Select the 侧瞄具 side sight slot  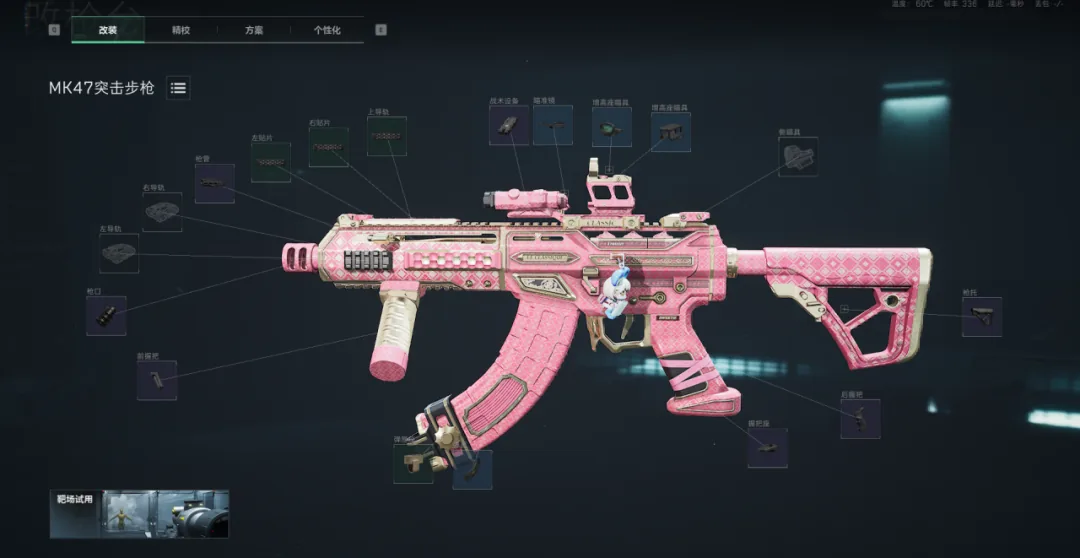click(x=798, y=157)
